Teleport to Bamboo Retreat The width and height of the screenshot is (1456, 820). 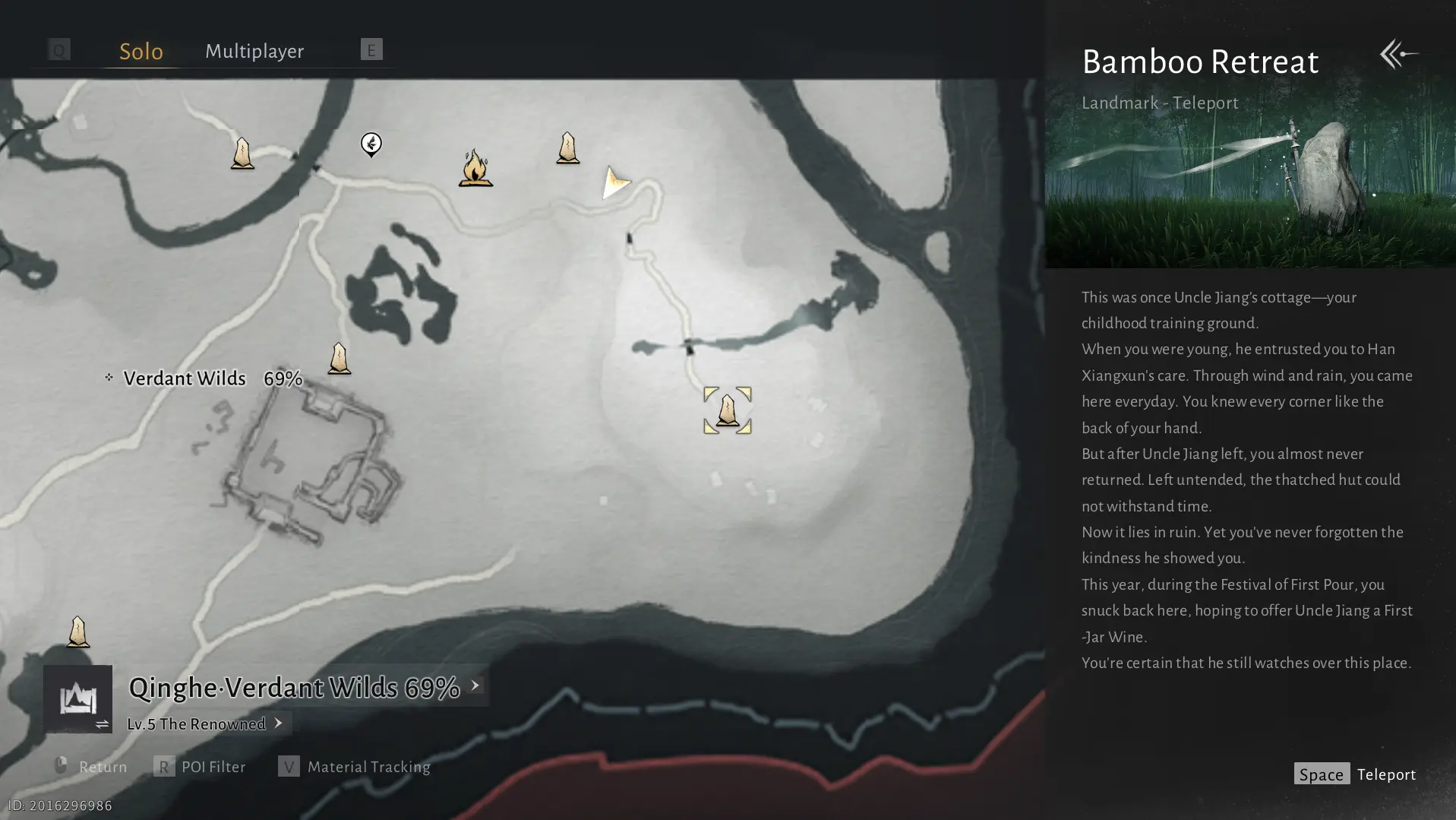[1354, 774]
